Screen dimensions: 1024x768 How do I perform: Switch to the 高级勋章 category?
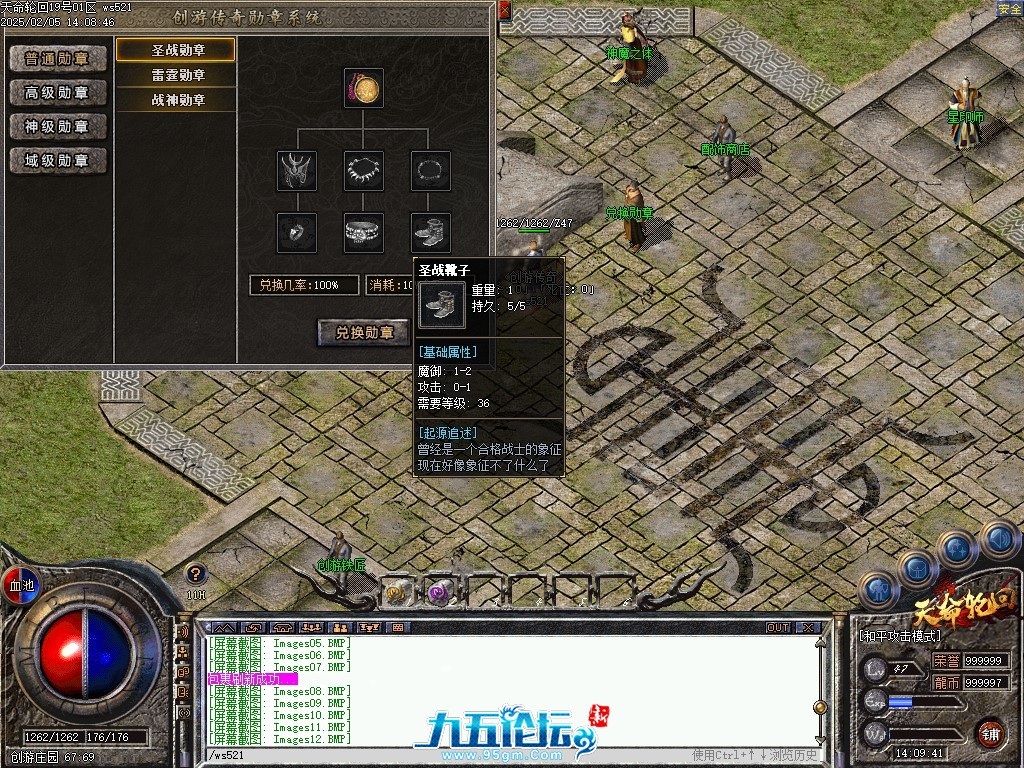(58, 93)
